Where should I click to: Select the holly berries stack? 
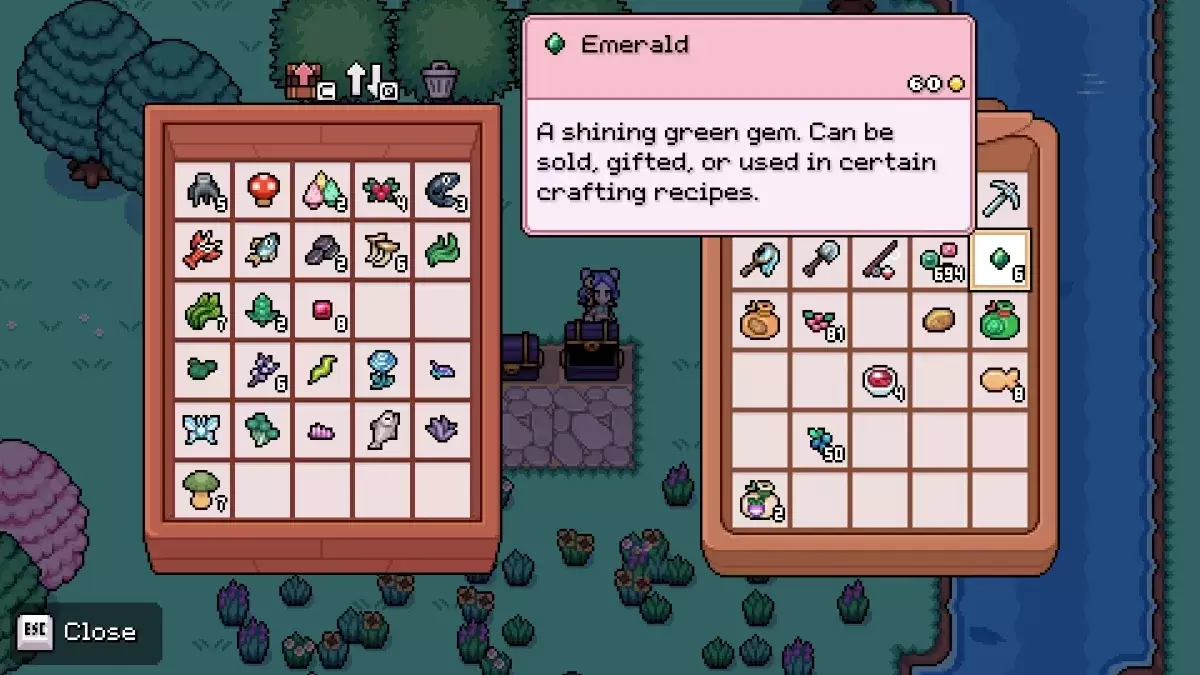[382, 190]
